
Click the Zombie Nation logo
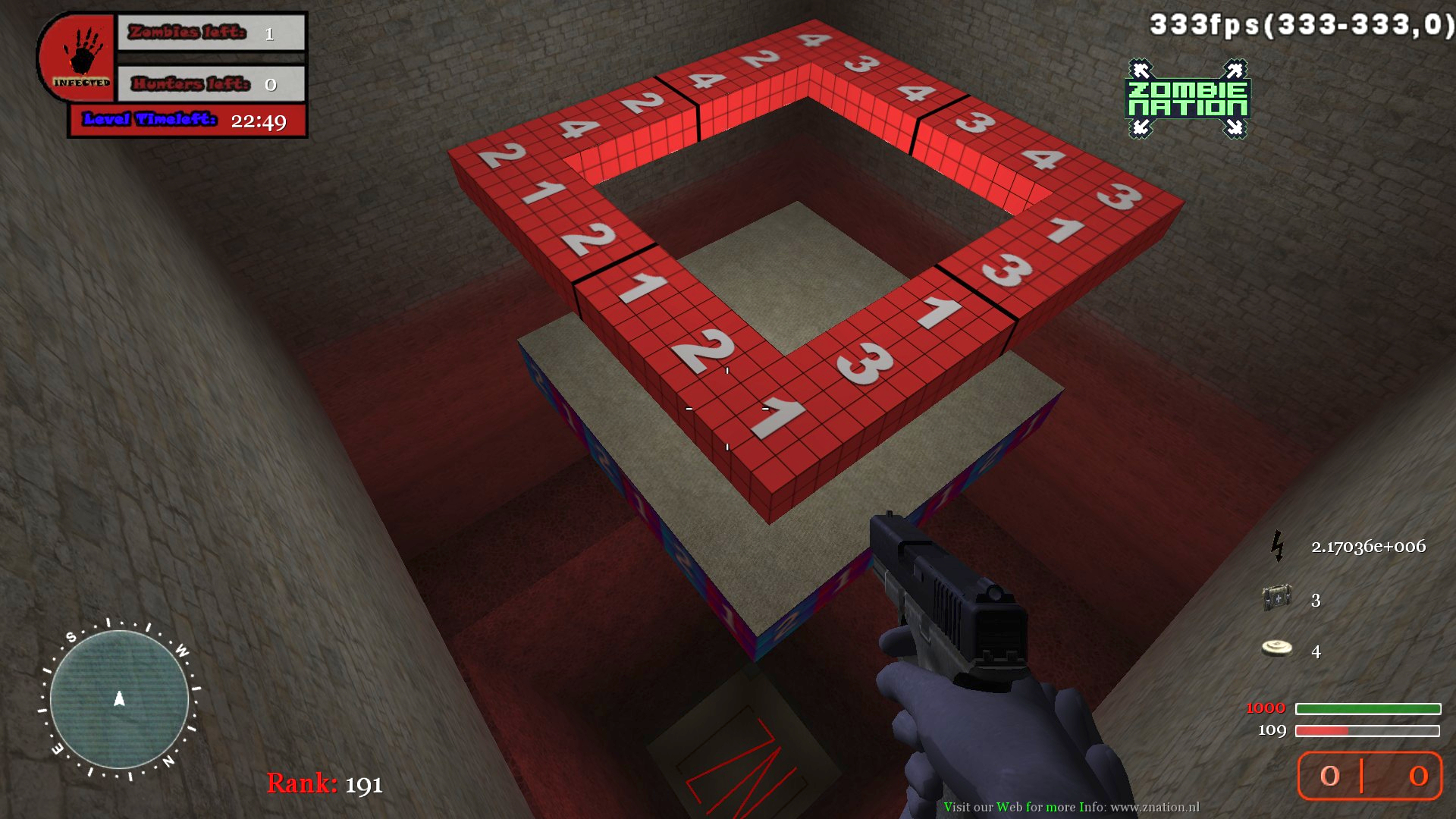click(1188, 99)
